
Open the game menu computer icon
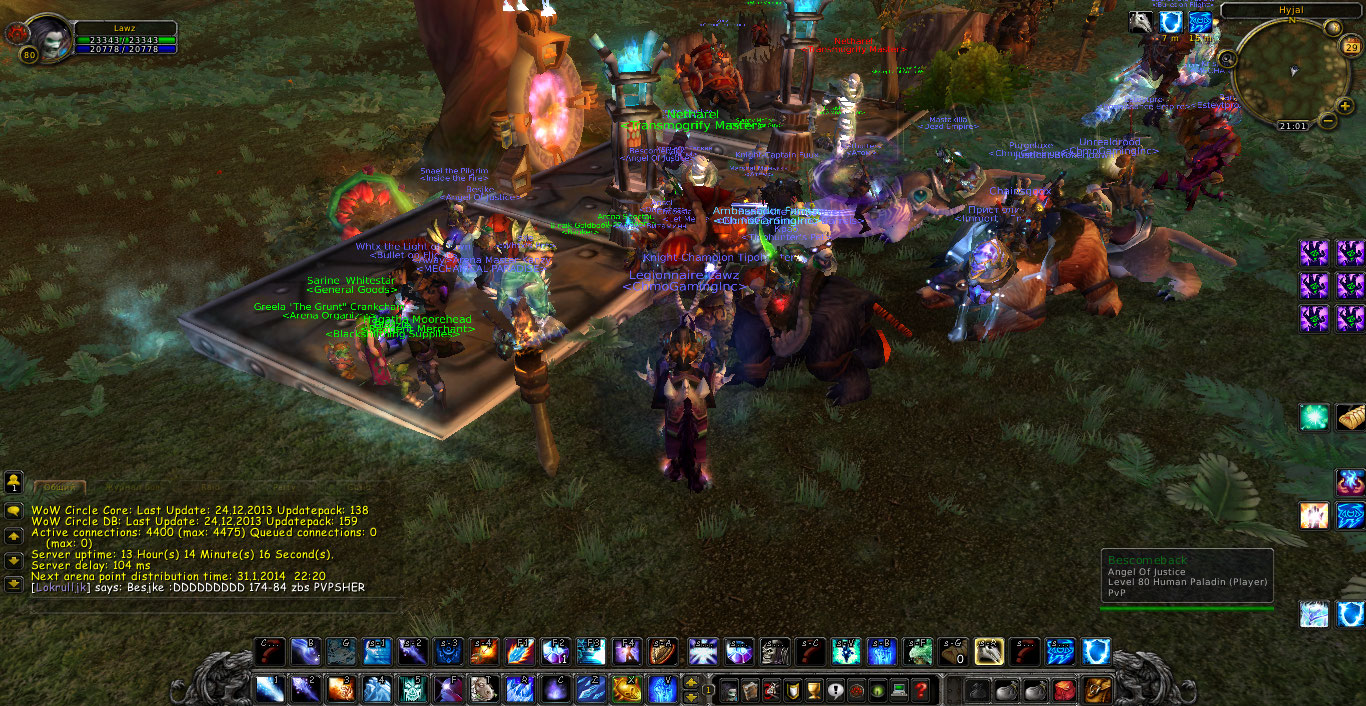click(900, 690)
